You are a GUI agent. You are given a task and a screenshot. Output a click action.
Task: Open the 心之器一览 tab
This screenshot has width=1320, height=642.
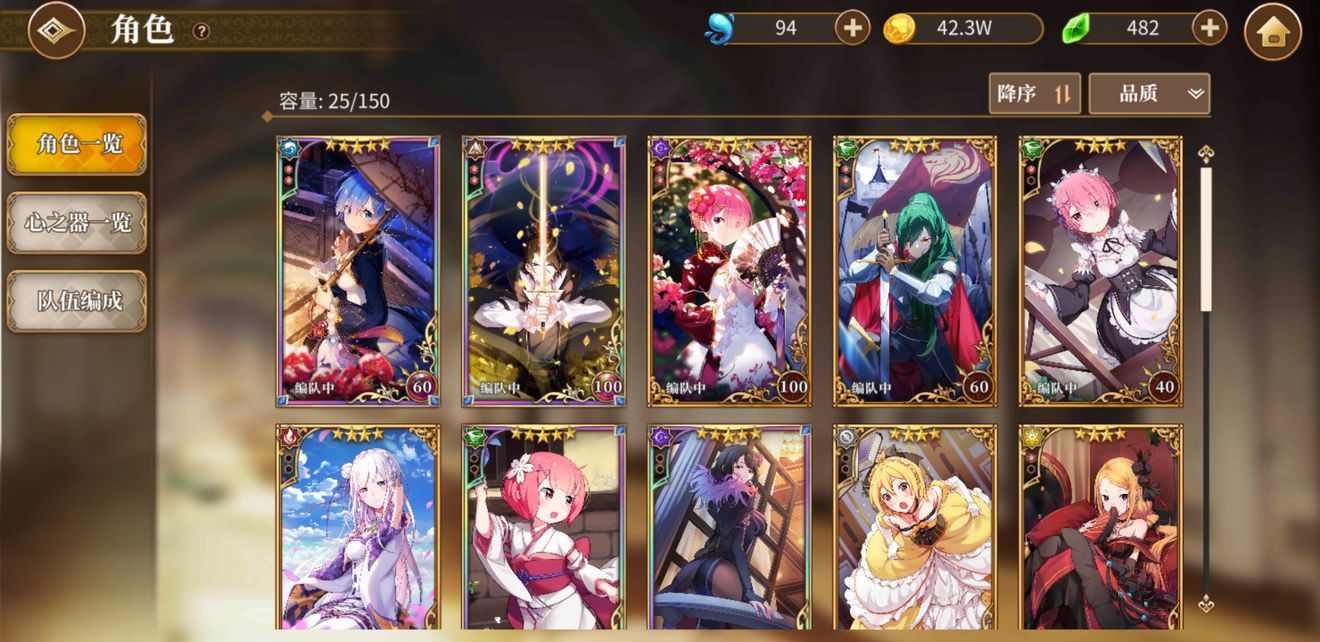tap(77, 222)
